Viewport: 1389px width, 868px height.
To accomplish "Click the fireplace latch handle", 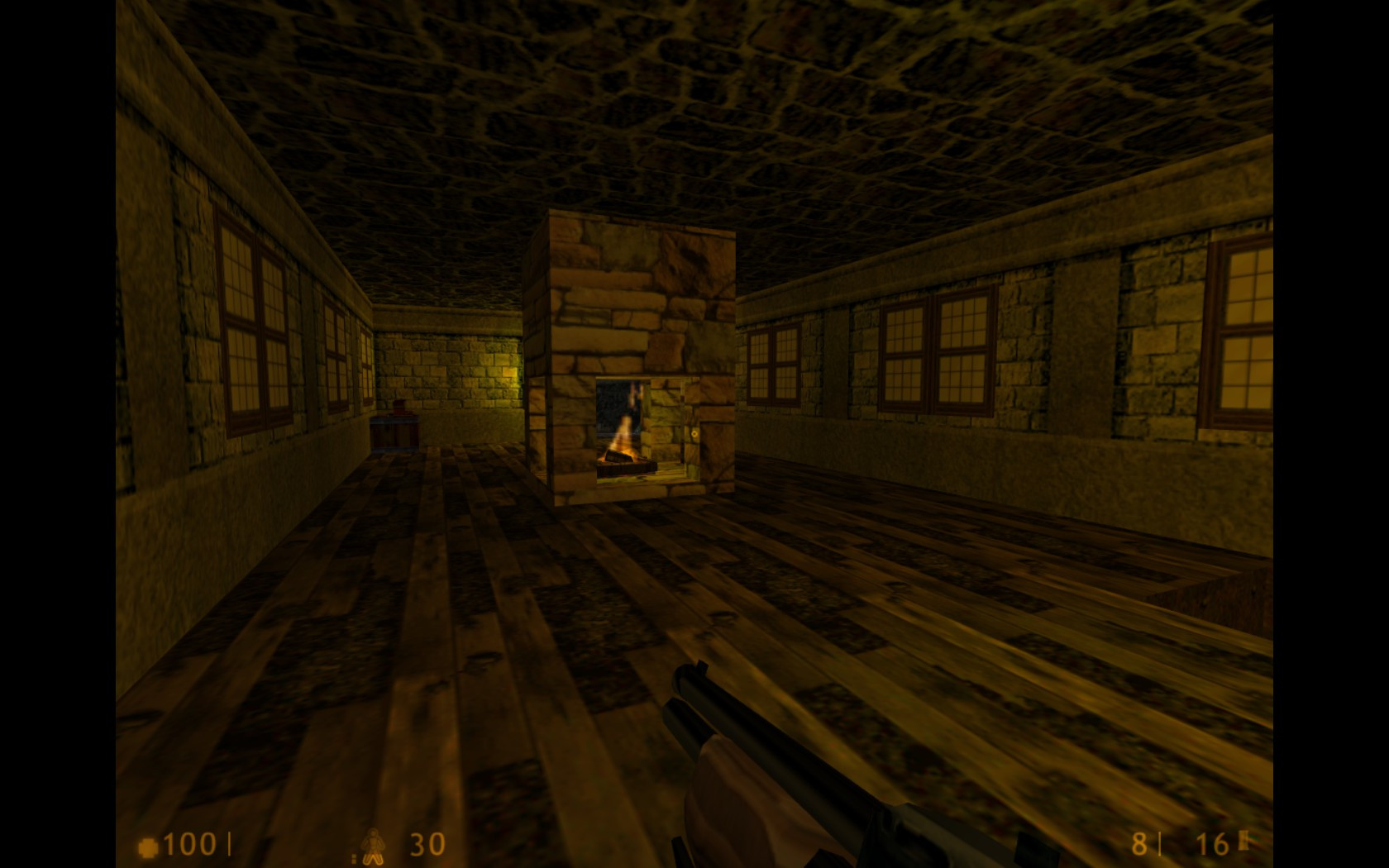I will click(694, 434).
